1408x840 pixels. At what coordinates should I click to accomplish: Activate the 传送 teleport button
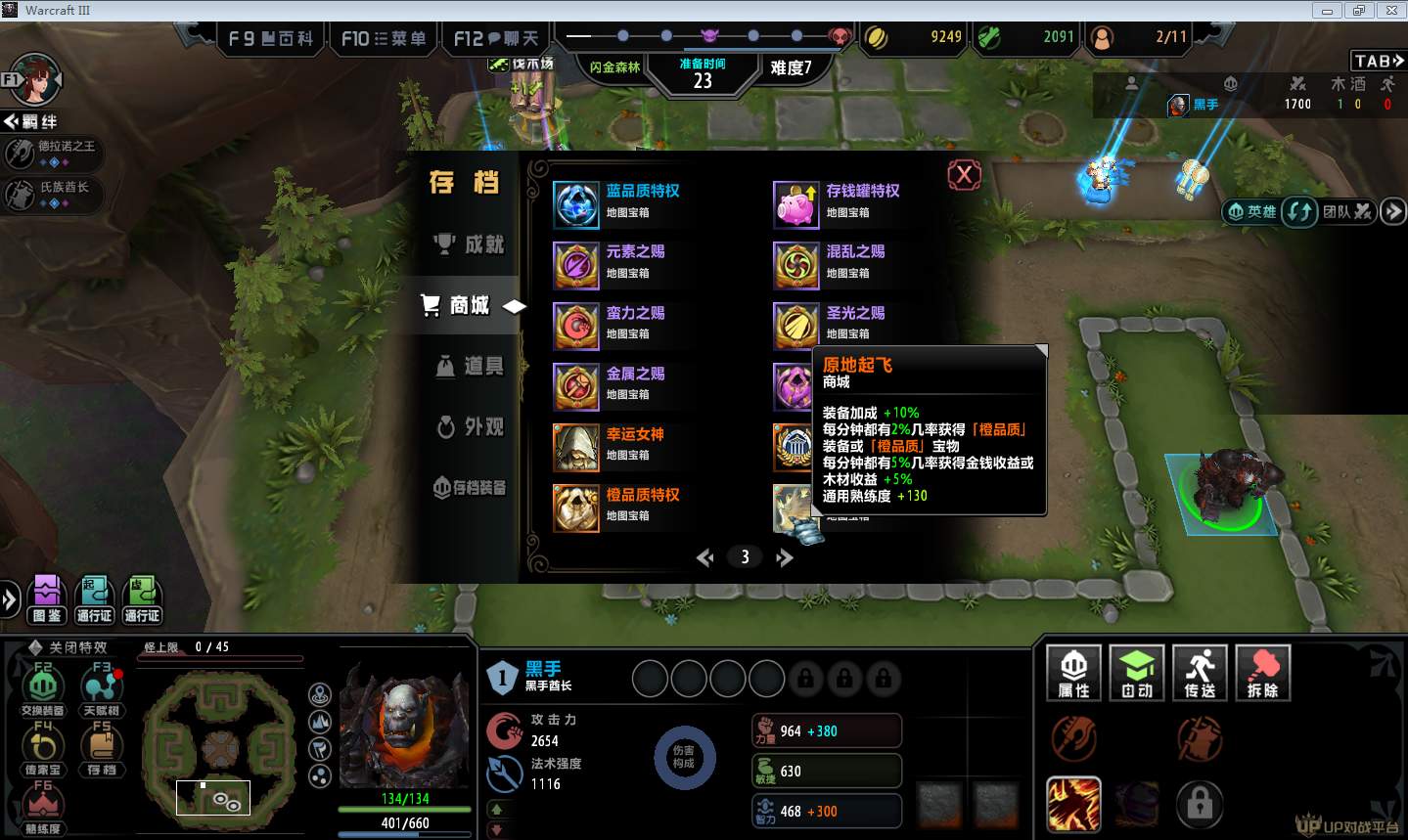pos(1200,673)
